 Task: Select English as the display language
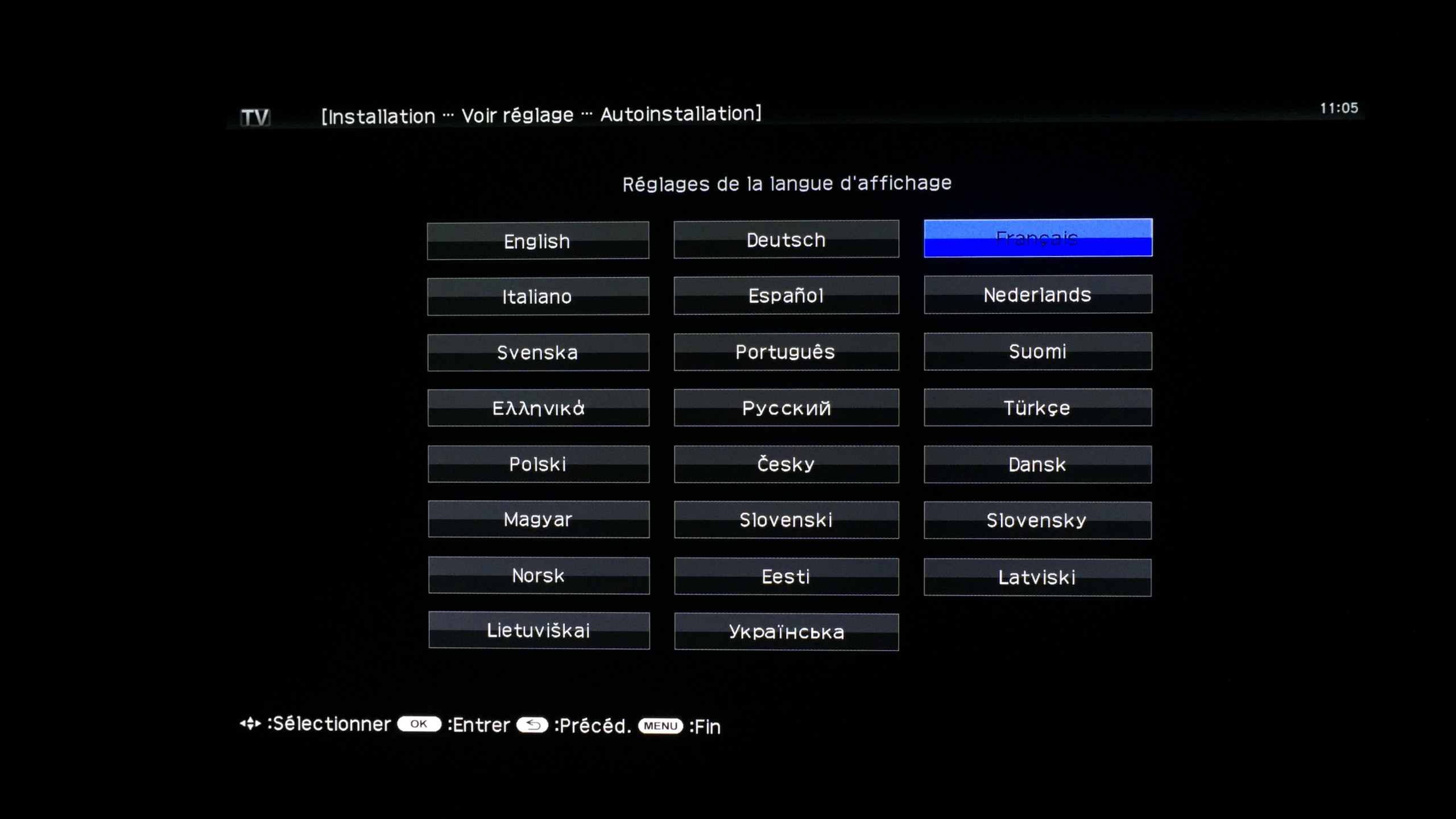[x=537, y=240]
